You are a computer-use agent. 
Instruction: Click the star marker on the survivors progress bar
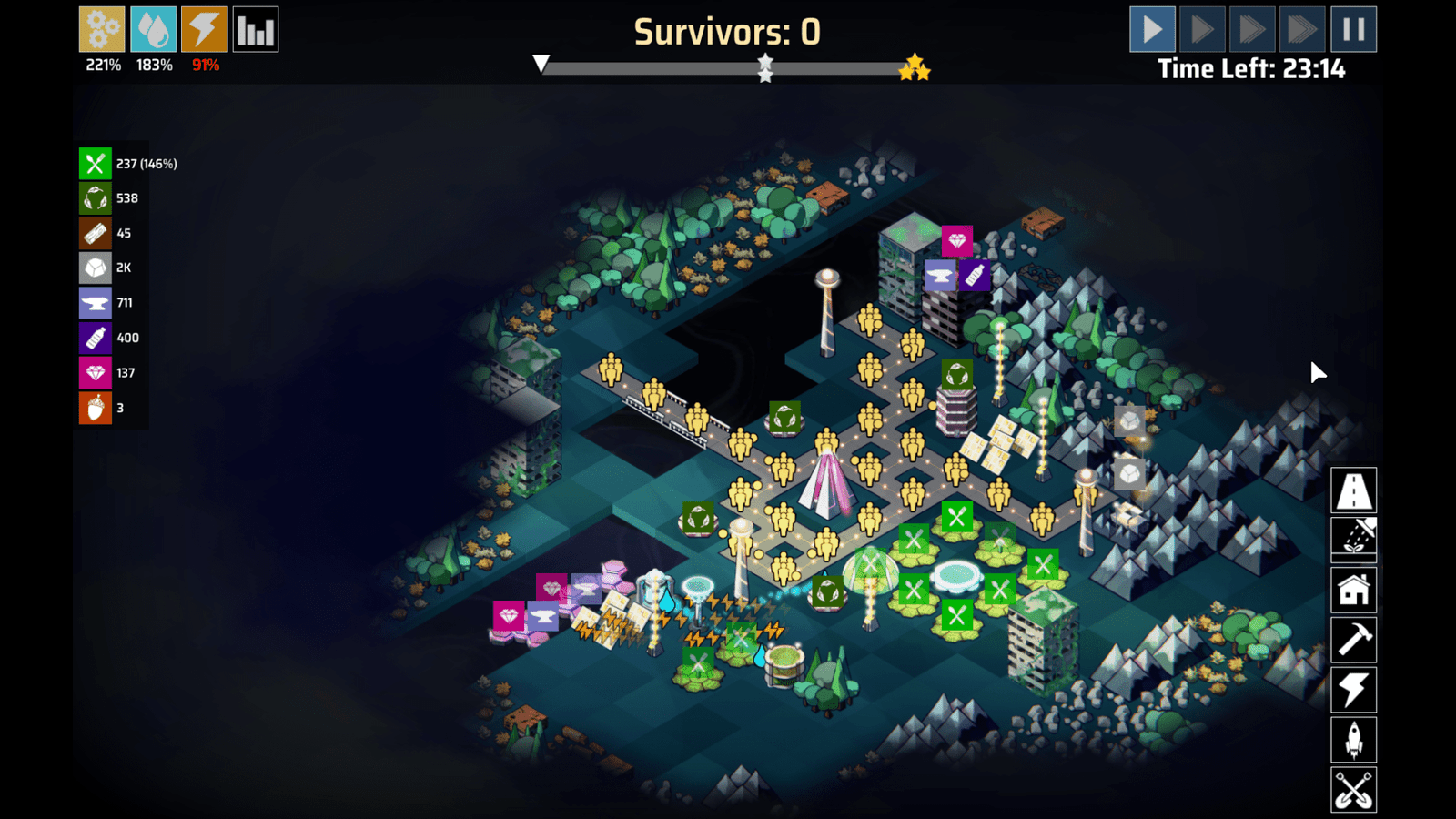(x=765, y=65)
